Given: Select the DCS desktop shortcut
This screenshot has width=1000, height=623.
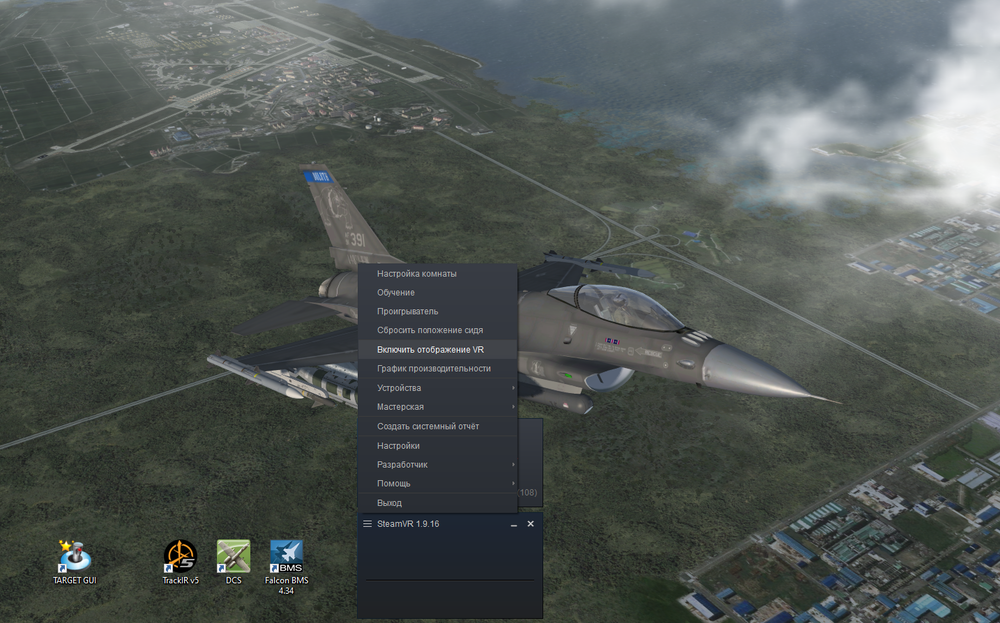Looking at the screenshot, I should pos(233,558).
